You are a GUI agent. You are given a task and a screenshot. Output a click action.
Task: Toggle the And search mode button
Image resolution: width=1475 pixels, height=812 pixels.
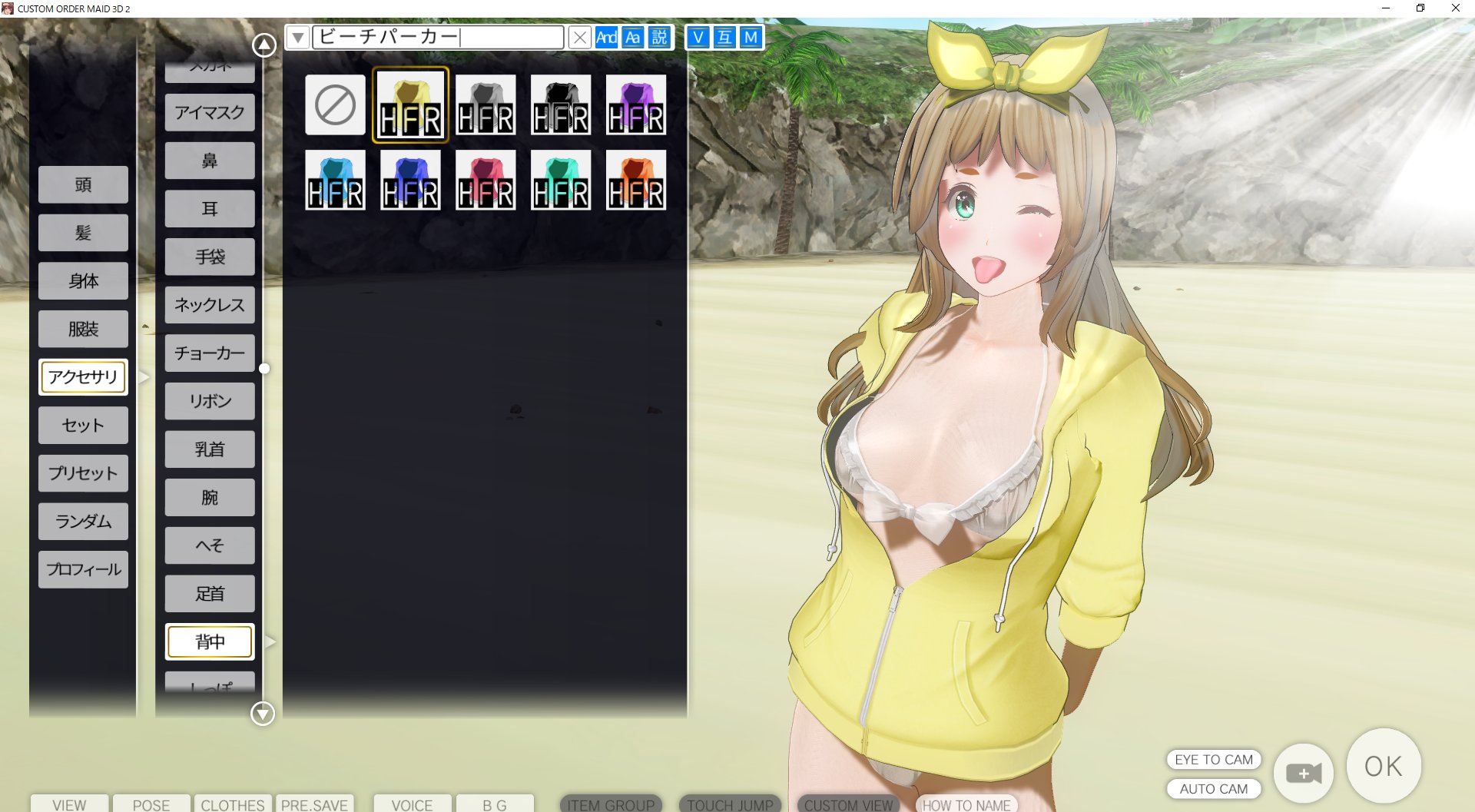[x=606, y=37]
